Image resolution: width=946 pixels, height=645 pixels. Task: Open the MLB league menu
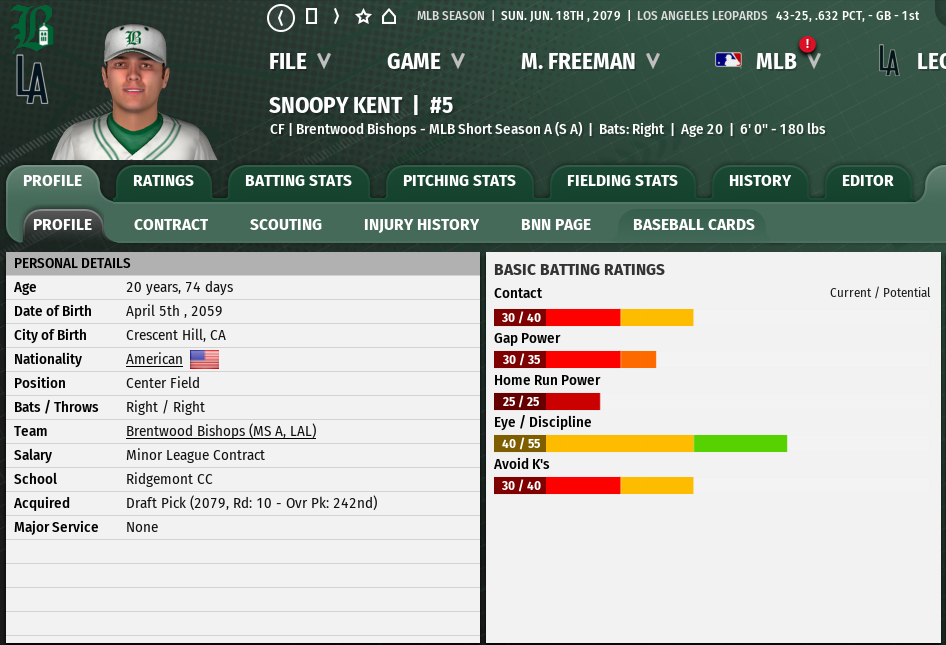pos(775,61)
